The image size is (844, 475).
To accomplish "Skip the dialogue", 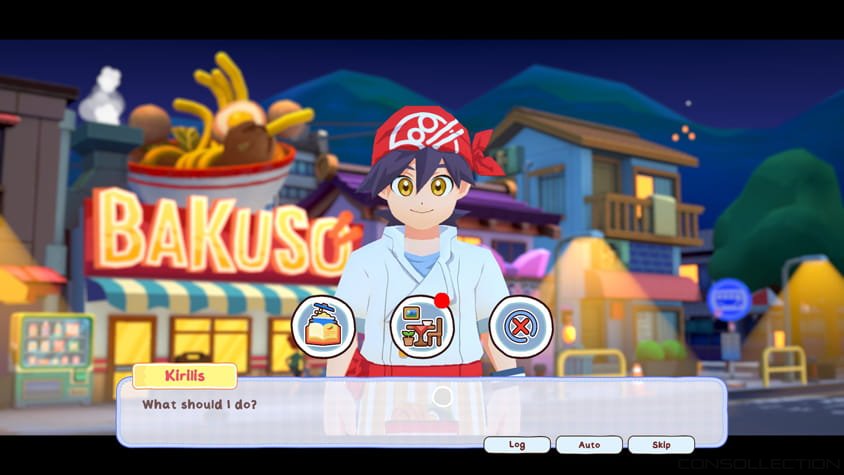I will coord(661,444).
